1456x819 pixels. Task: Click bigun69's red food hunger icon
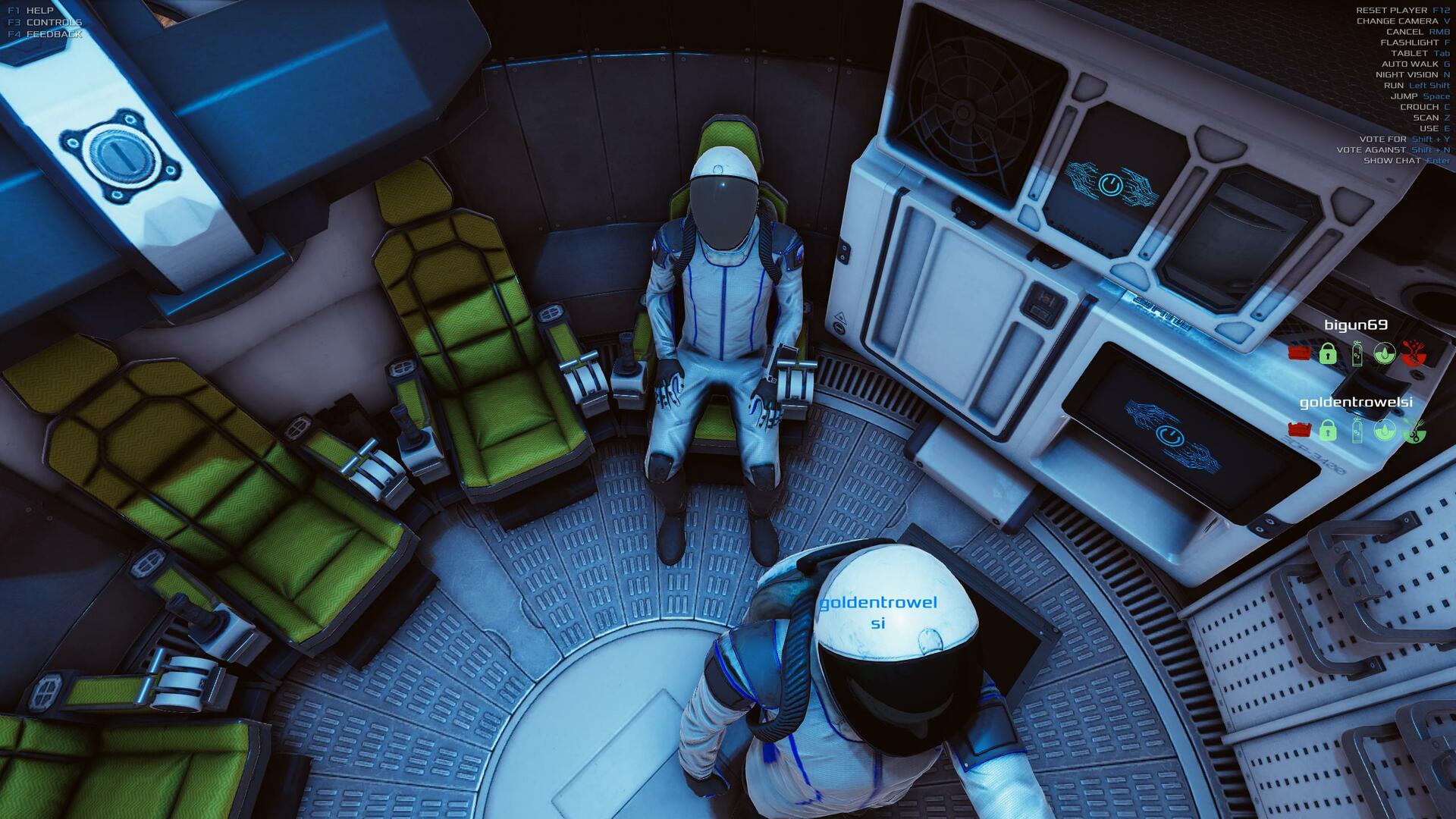[x=1413, y=353]
